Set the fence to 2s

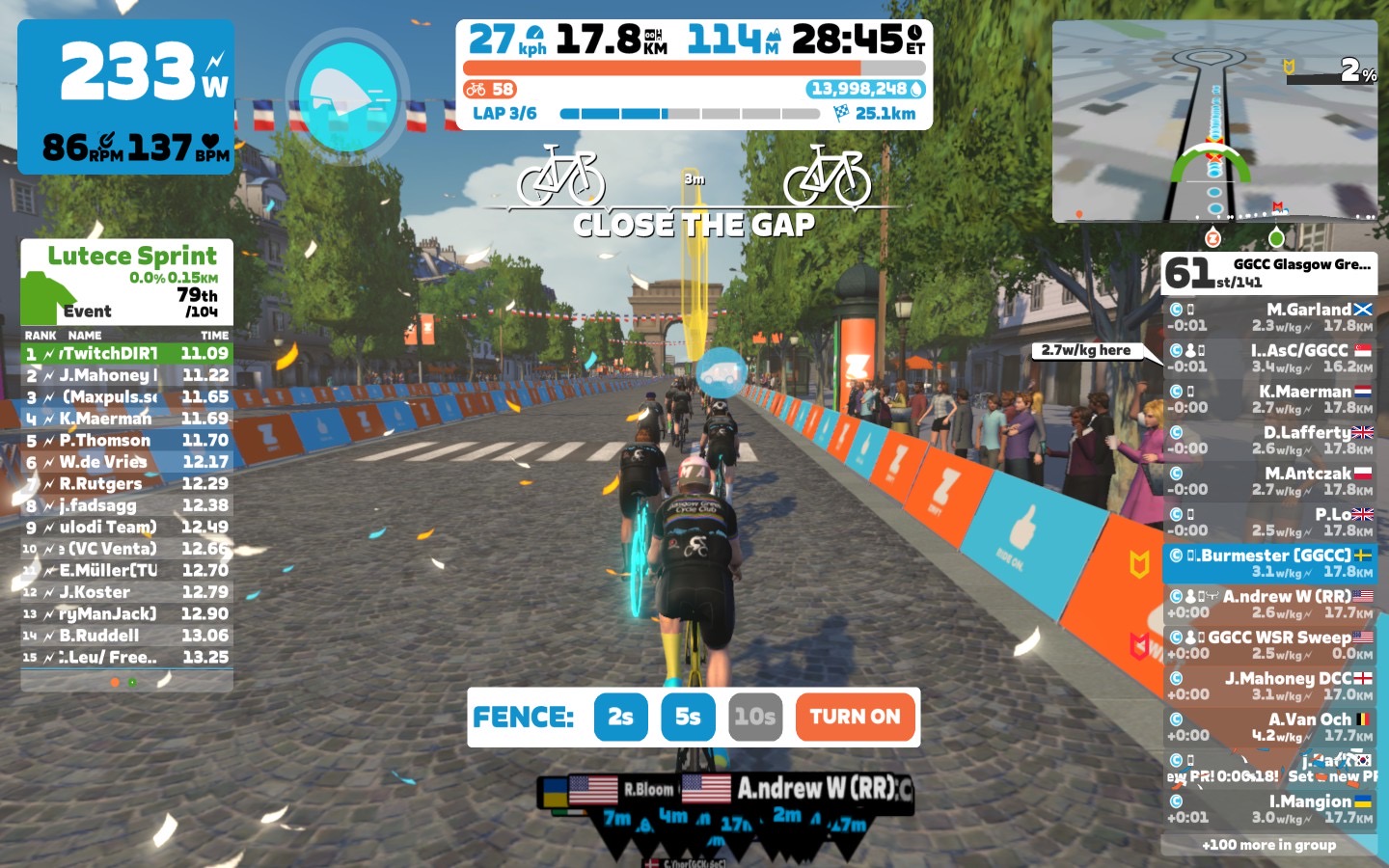tap(620, 717)
